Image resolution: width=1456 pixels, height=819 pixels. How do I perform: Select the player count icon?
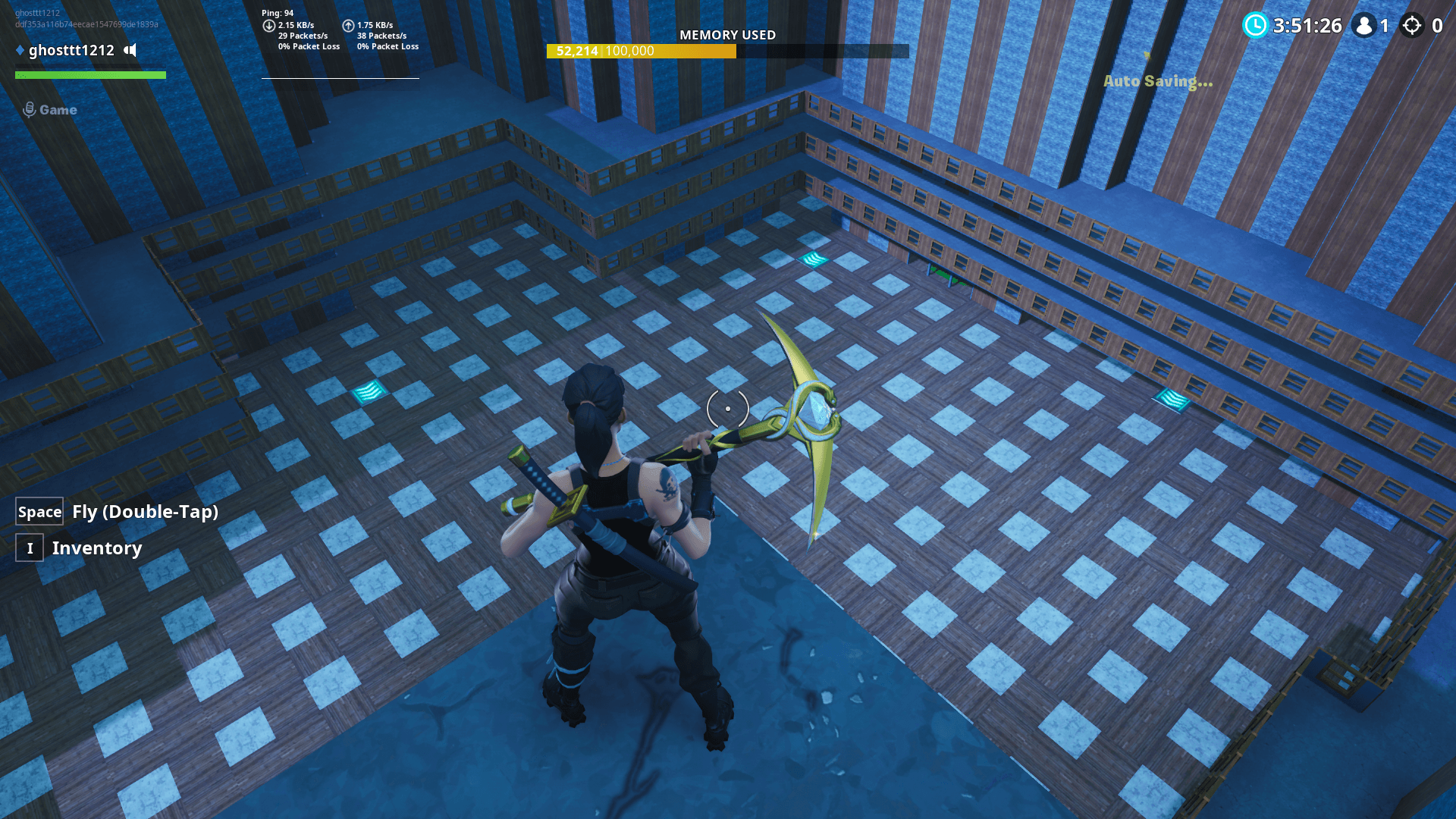point(1364,27)
